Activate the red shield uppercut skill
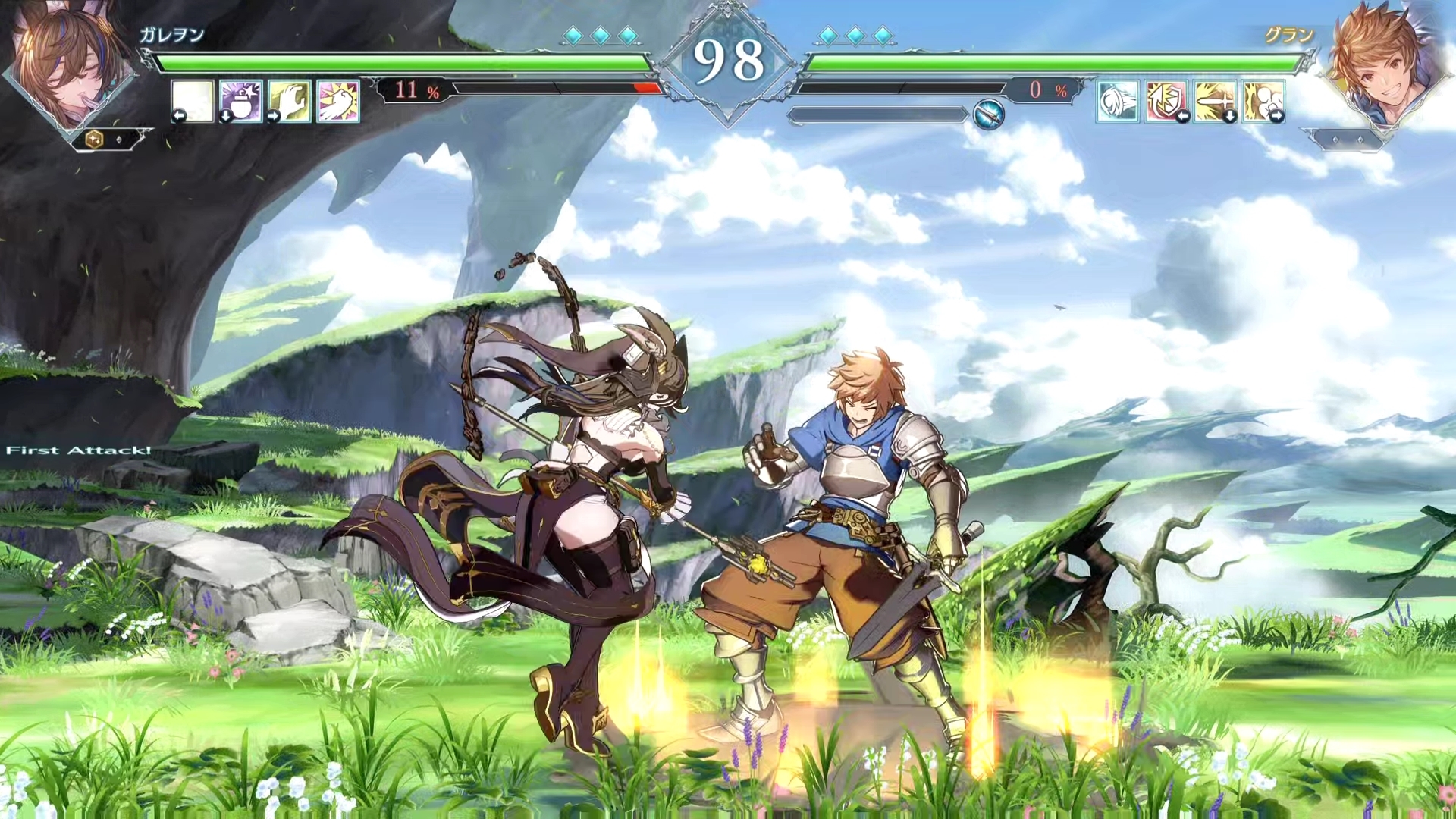Viewport: 1456px width, 819px height. pos(1166,101)
